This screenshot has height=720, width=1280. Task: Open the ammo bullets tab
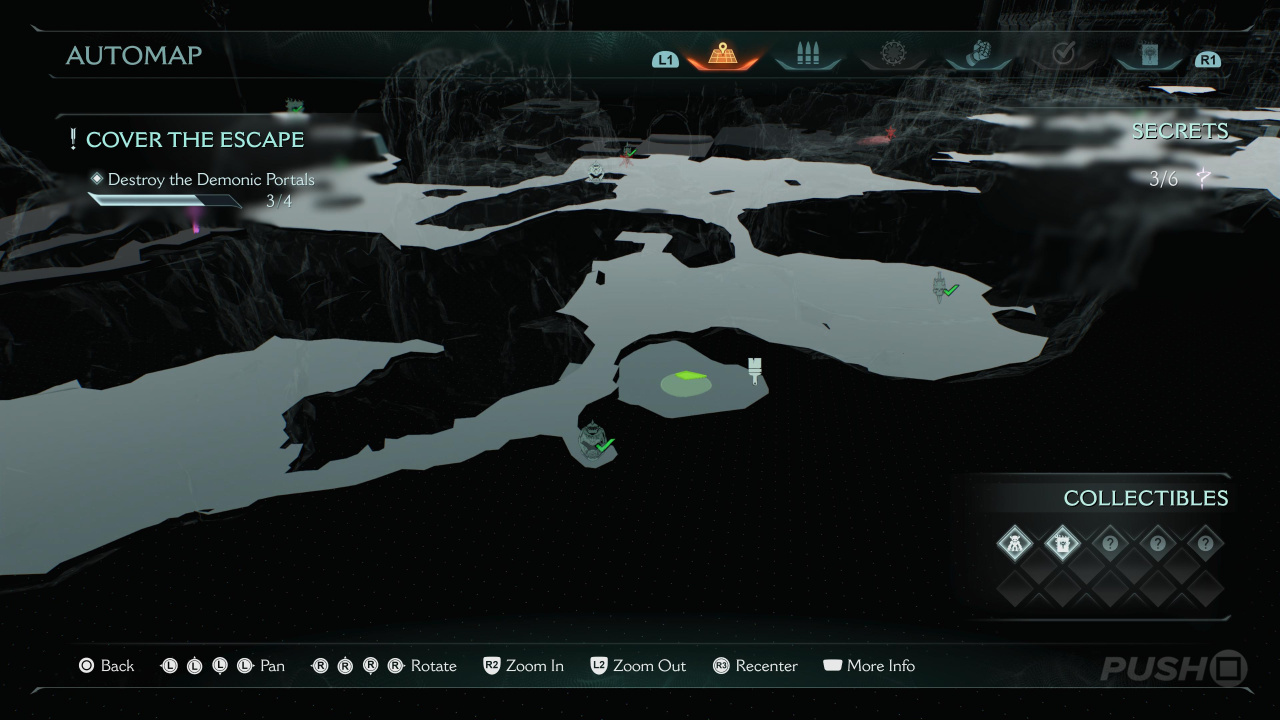(x=807, y=55)
